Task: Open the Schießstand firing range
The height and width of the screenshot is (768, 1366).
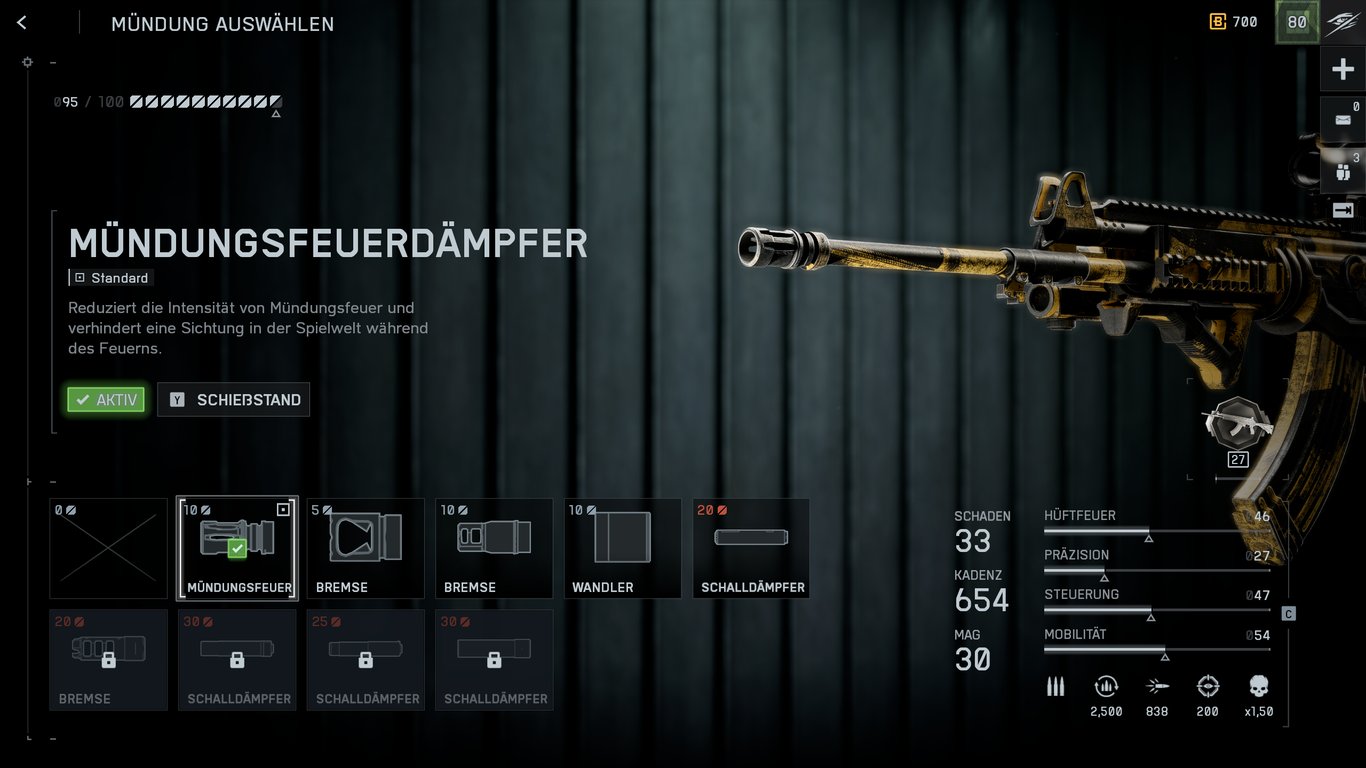Action: point(234,400)
